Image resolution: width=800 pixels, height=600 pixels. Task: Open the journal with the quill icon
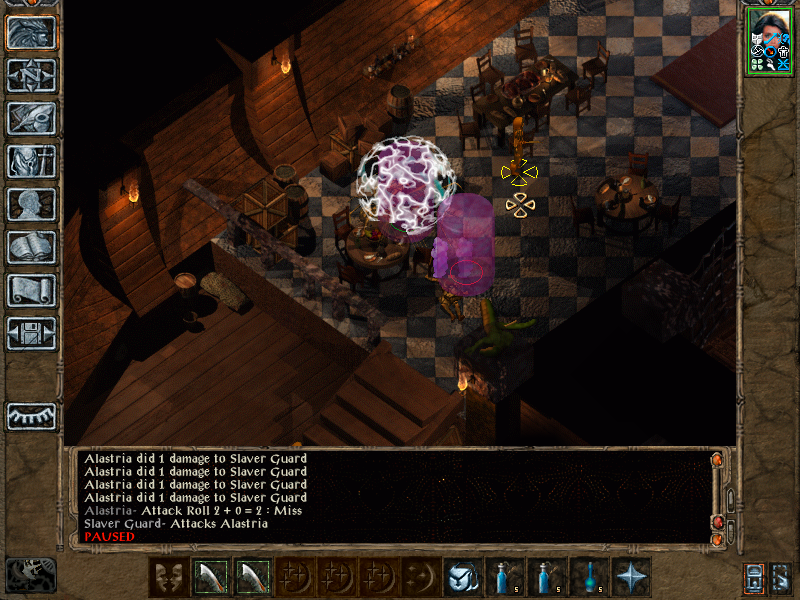click(32, 118)
